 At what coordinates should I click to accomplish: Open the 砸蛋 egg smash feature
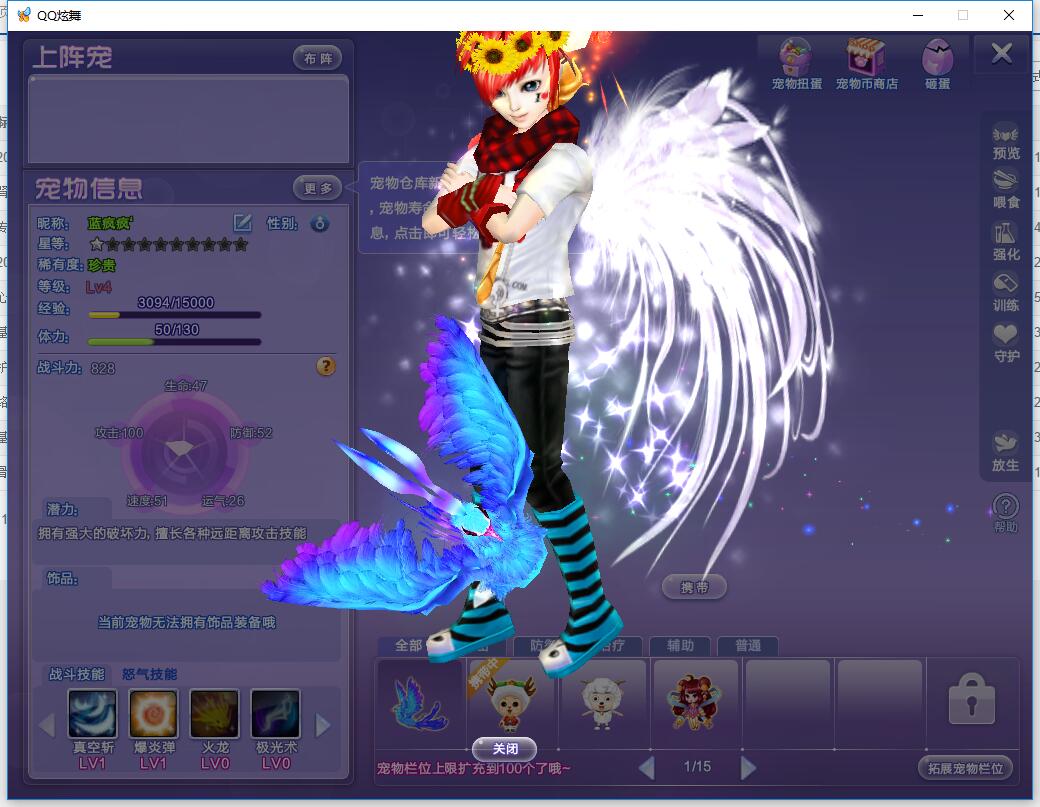(x=937, y=65)
